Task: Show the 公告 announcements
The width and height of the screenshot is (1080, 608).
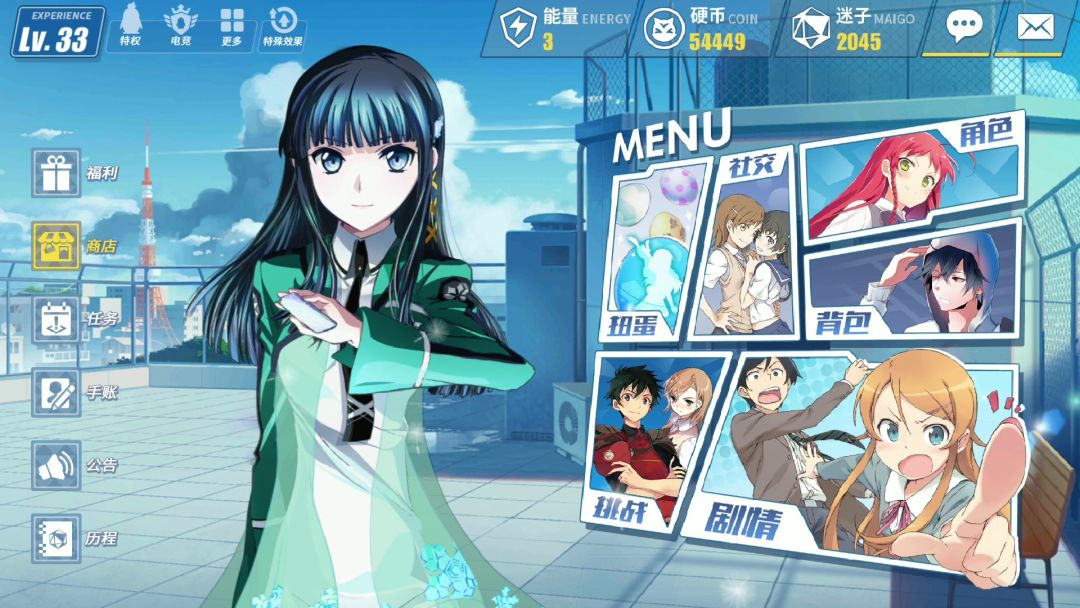Action: point(56,465)
